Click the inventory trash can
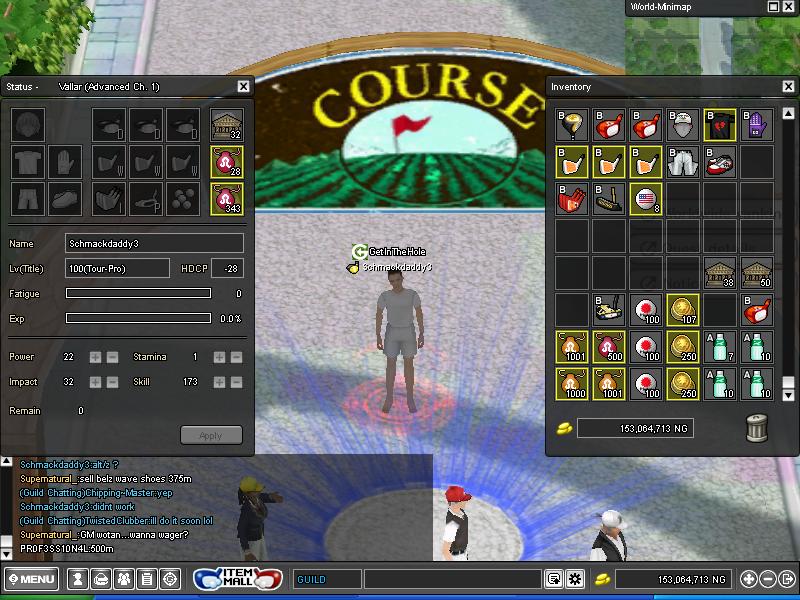Image resolution: width=800 pixels, height=600 pixels. click(758, 427)
